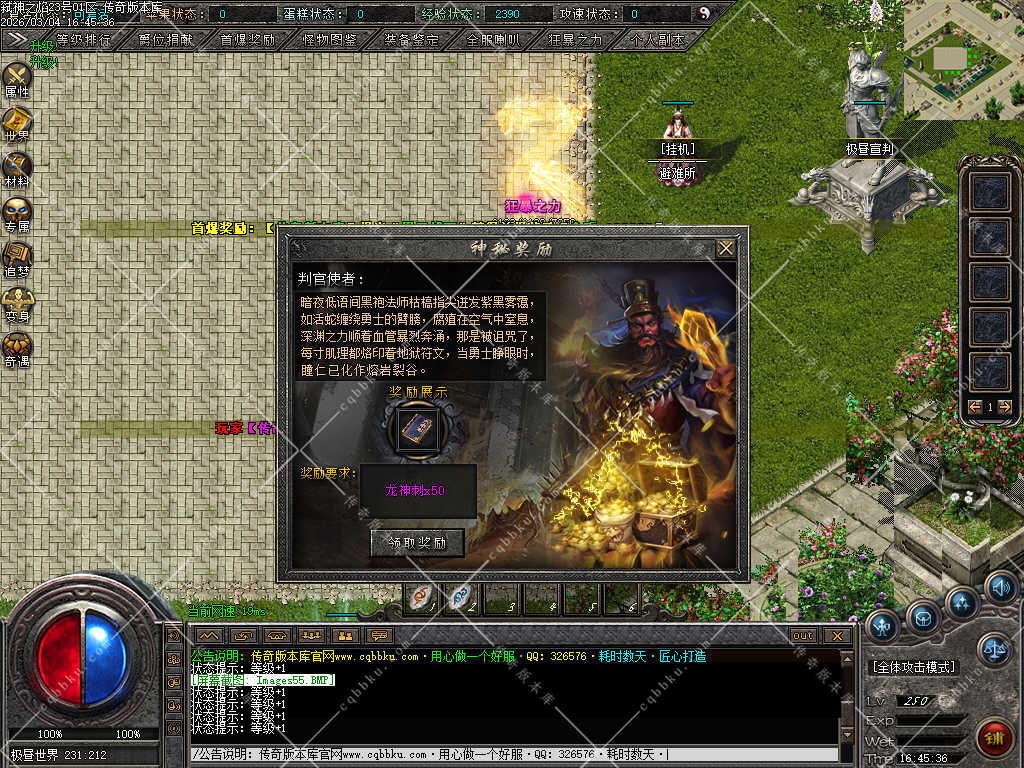Open 等级排行 level ranking menu
The width and height of the screenshot is (1024, 768).
[x=84, y=40]
